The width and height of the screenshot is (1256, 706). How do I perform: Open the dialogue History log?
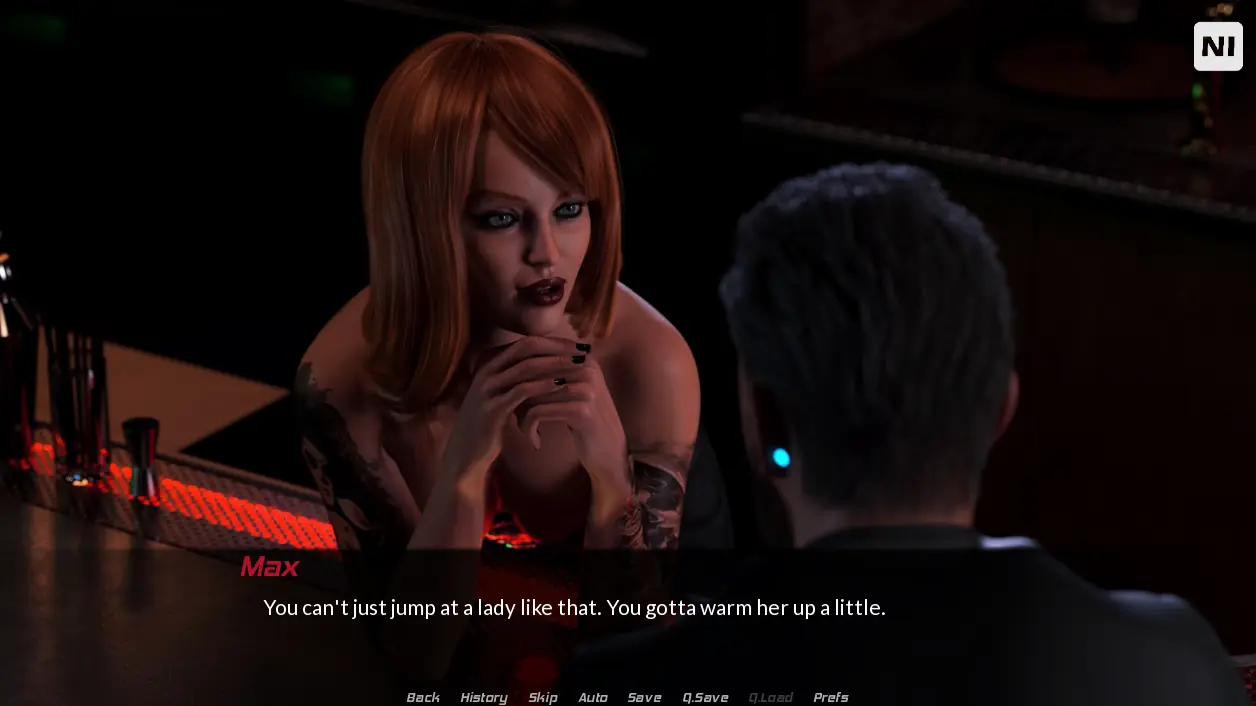[484, 697]
